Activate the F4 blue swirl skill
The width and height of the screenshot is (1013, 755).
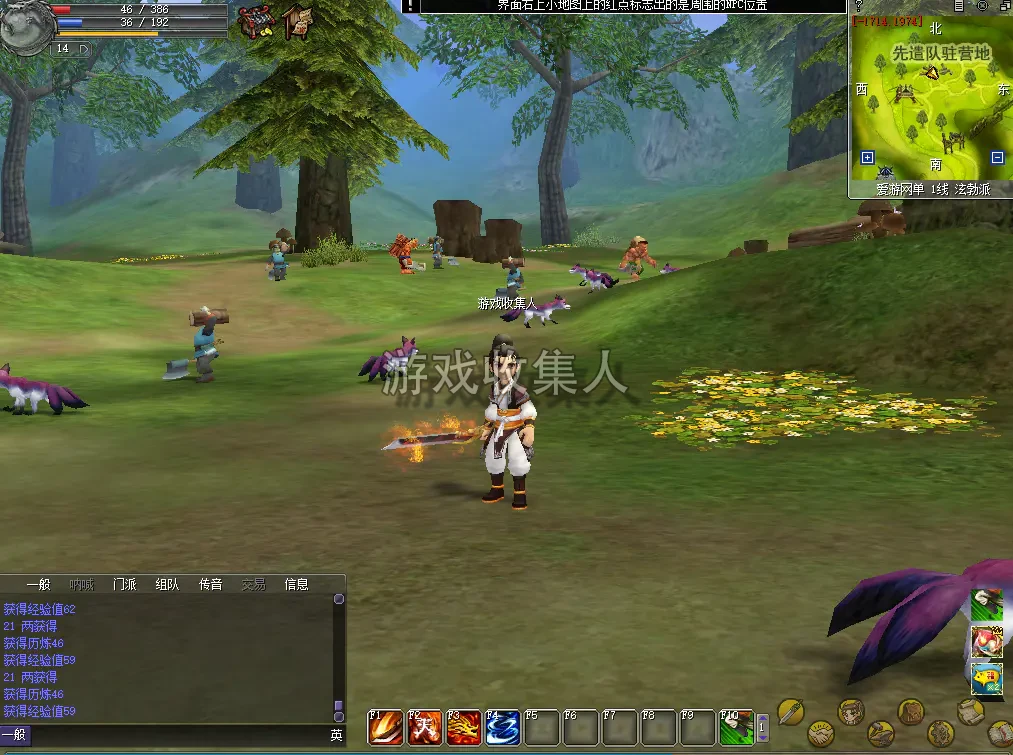[502, 728]
